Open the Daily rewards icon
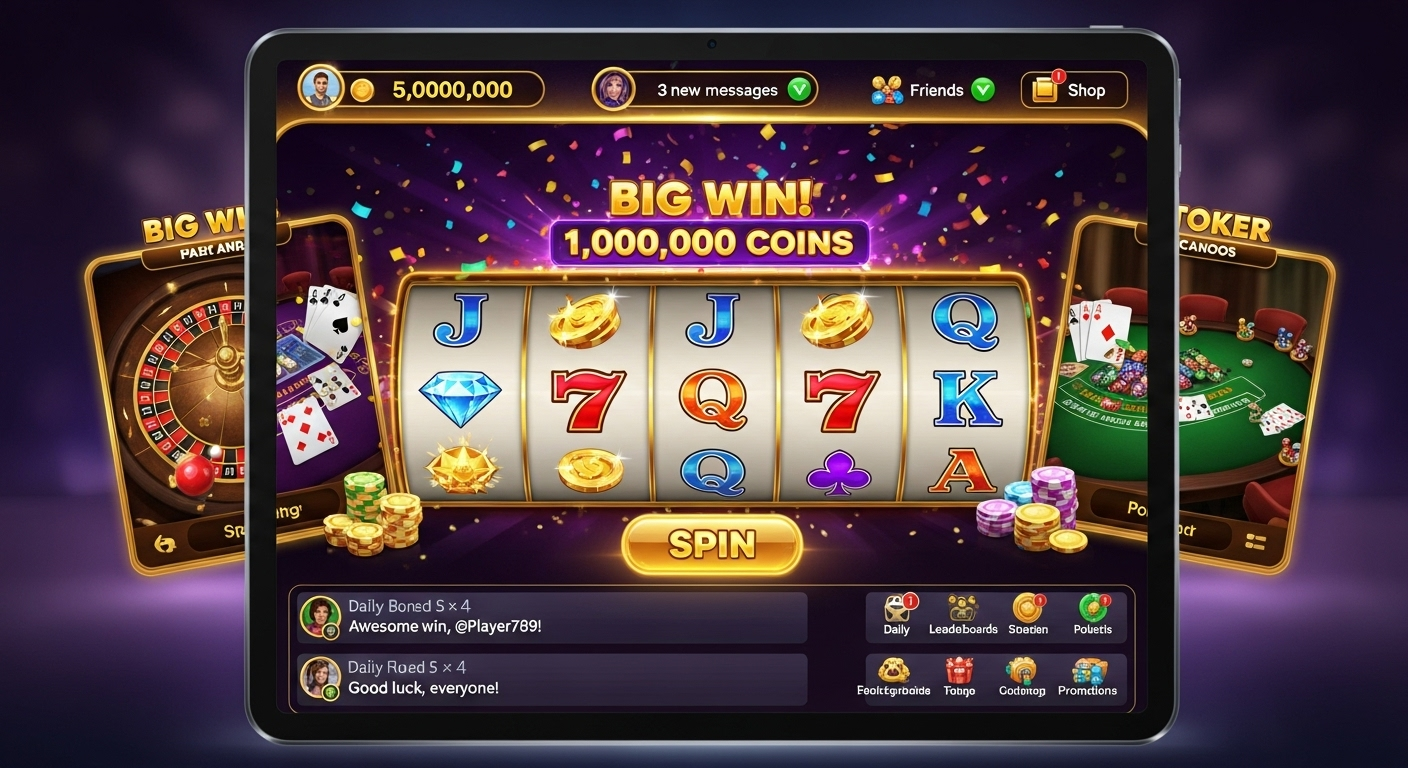Viewport: 1408px width, 768px height. pyautogui.click(x=897, y=614)
